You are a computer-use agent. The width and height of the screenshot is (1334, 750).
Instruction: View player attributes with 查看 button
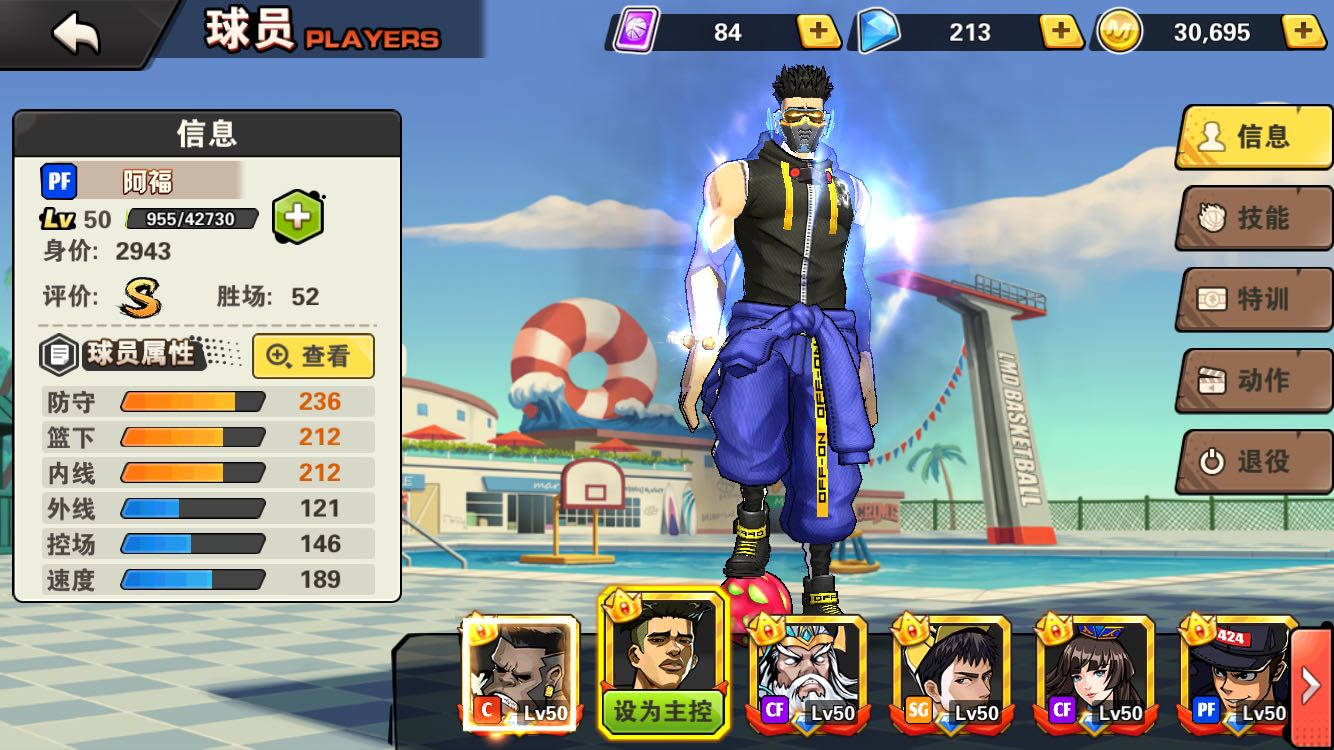[313, 356]
